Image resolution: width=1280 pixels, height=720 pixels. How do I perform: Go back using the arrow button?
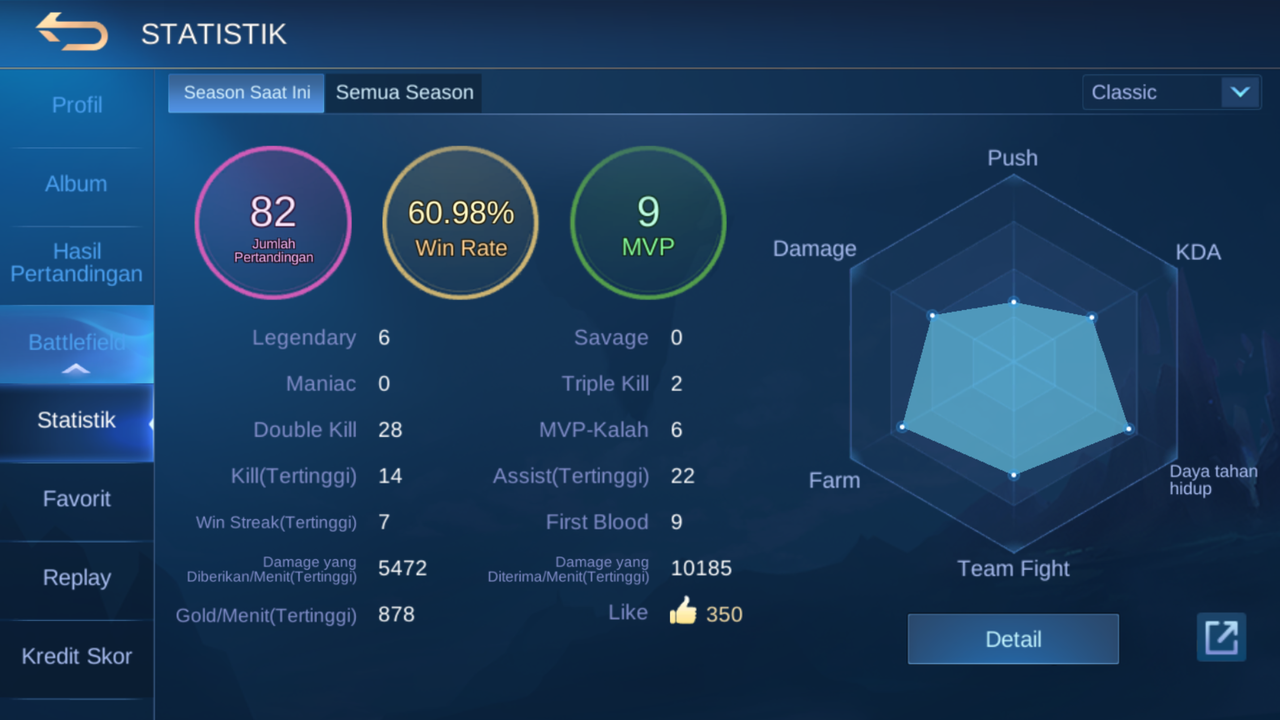coord(72,32)
